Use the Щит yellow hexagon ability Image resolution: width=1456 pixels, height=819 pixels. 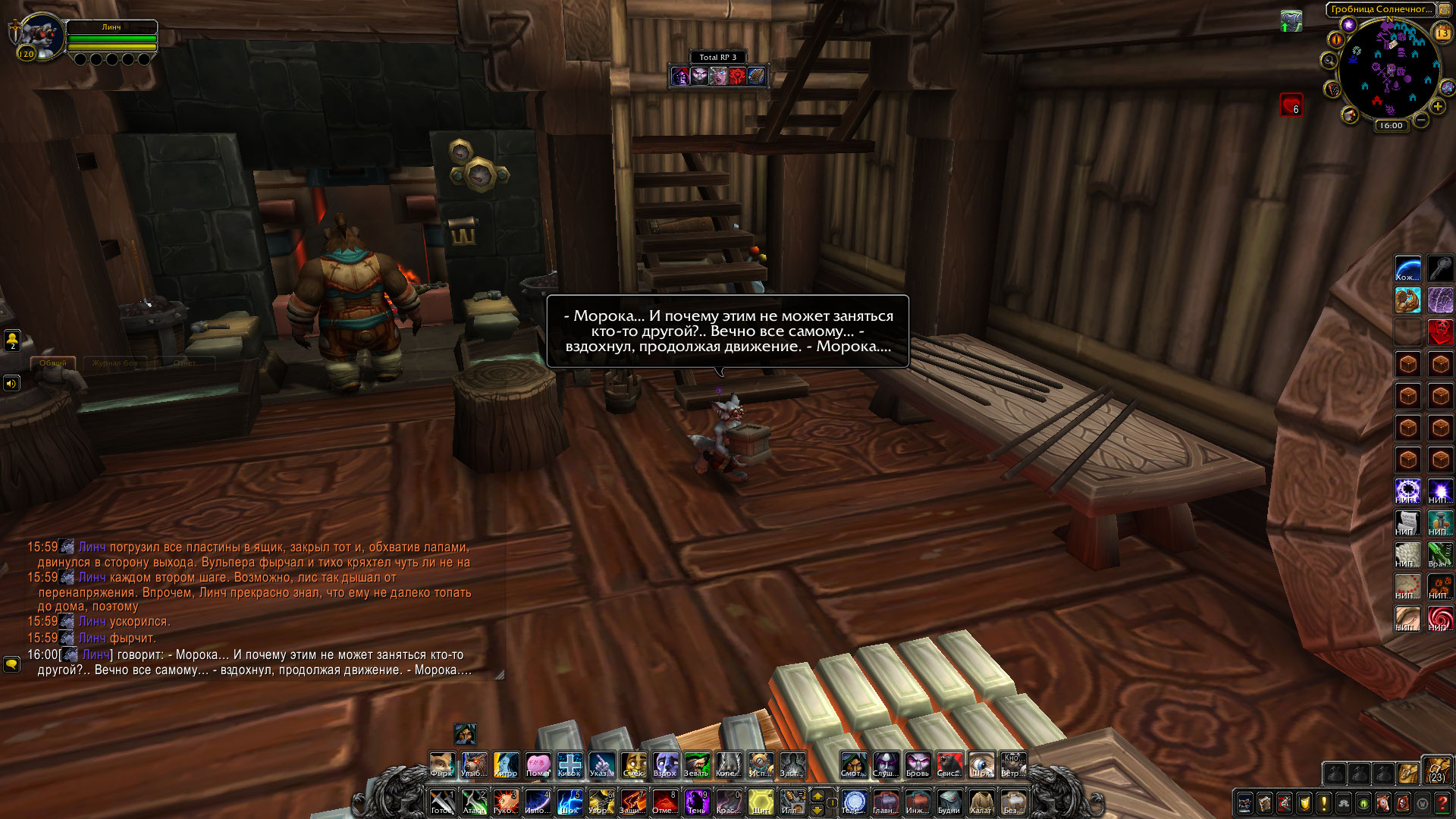pos(761,802)
